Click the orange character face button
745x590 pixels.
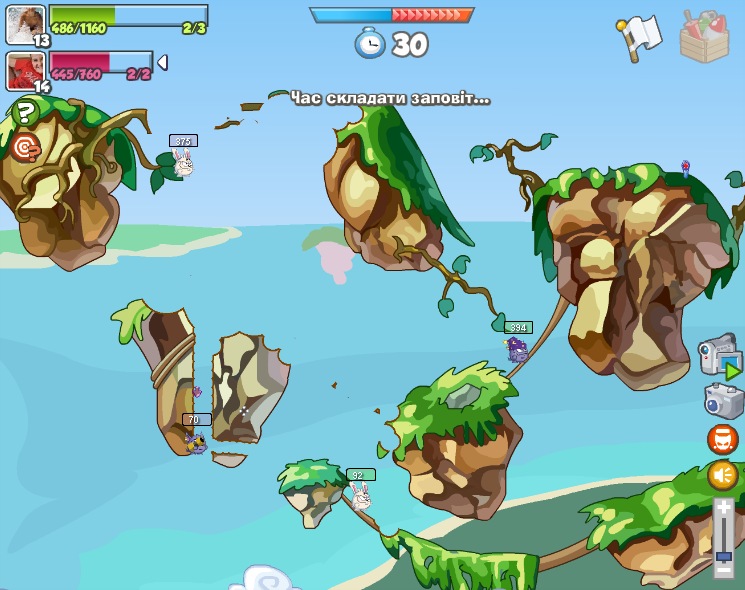tap(722, 439)
